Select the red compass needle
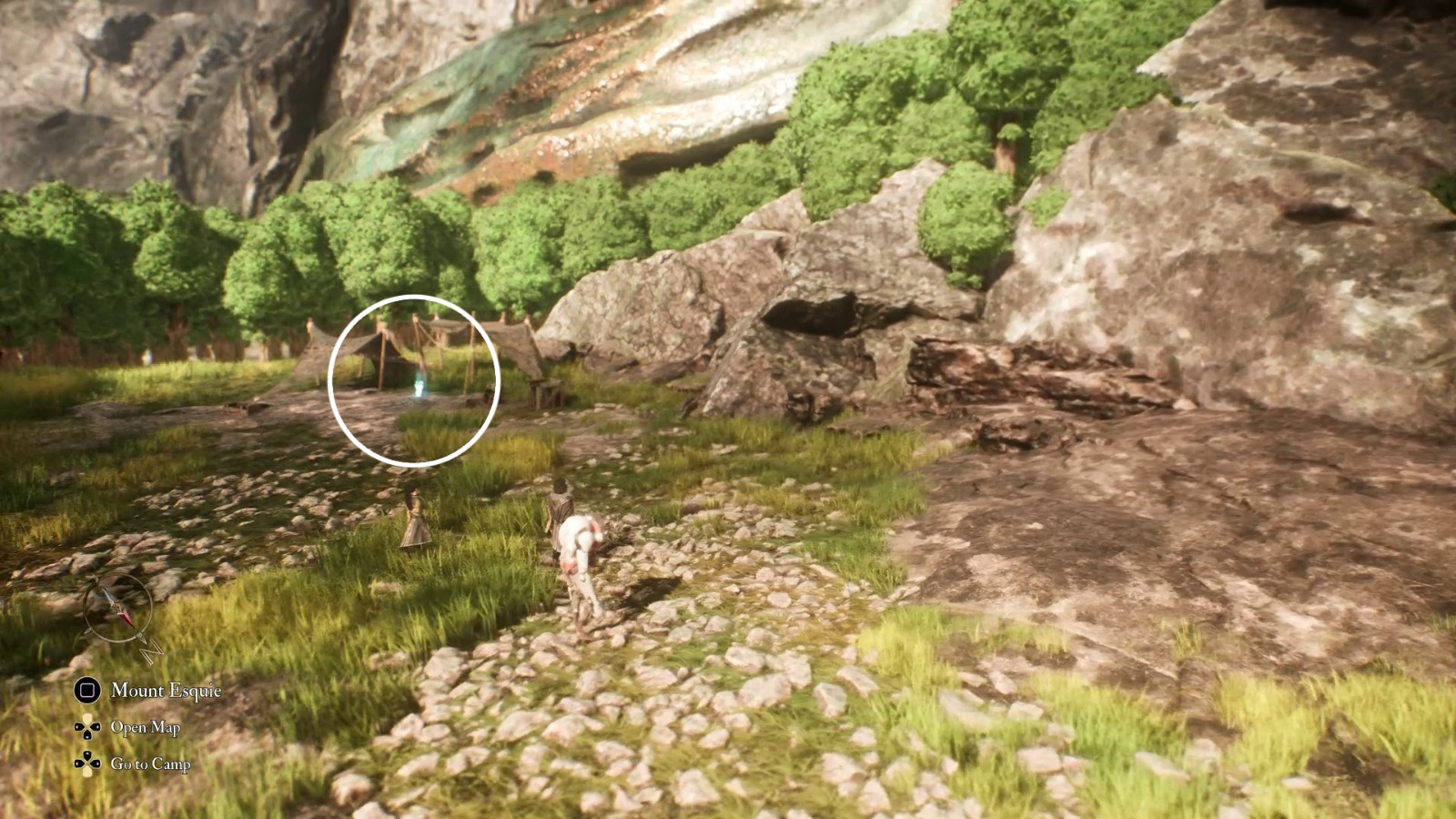This screenshot has width=1456, height=819. (126, 617)
